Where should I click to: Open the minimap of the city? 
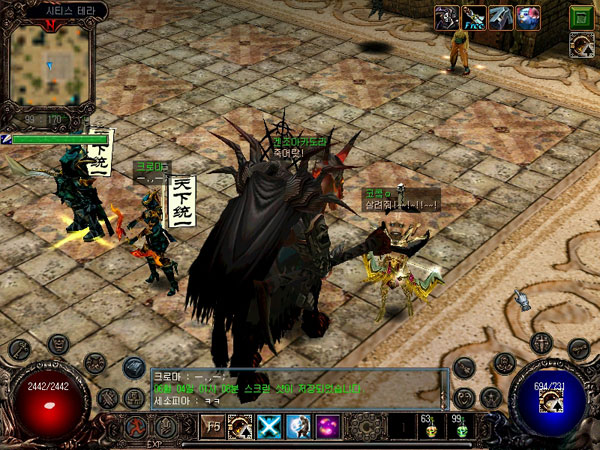(x=49, y=65)
